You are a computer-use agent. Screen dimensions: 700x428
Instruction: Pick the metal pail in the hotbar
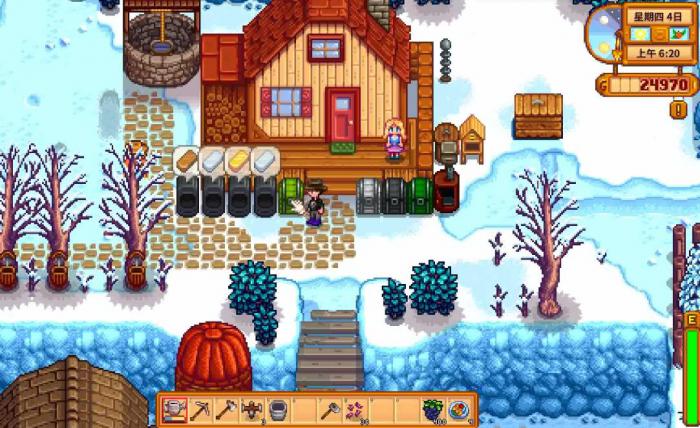click(279, 409)
